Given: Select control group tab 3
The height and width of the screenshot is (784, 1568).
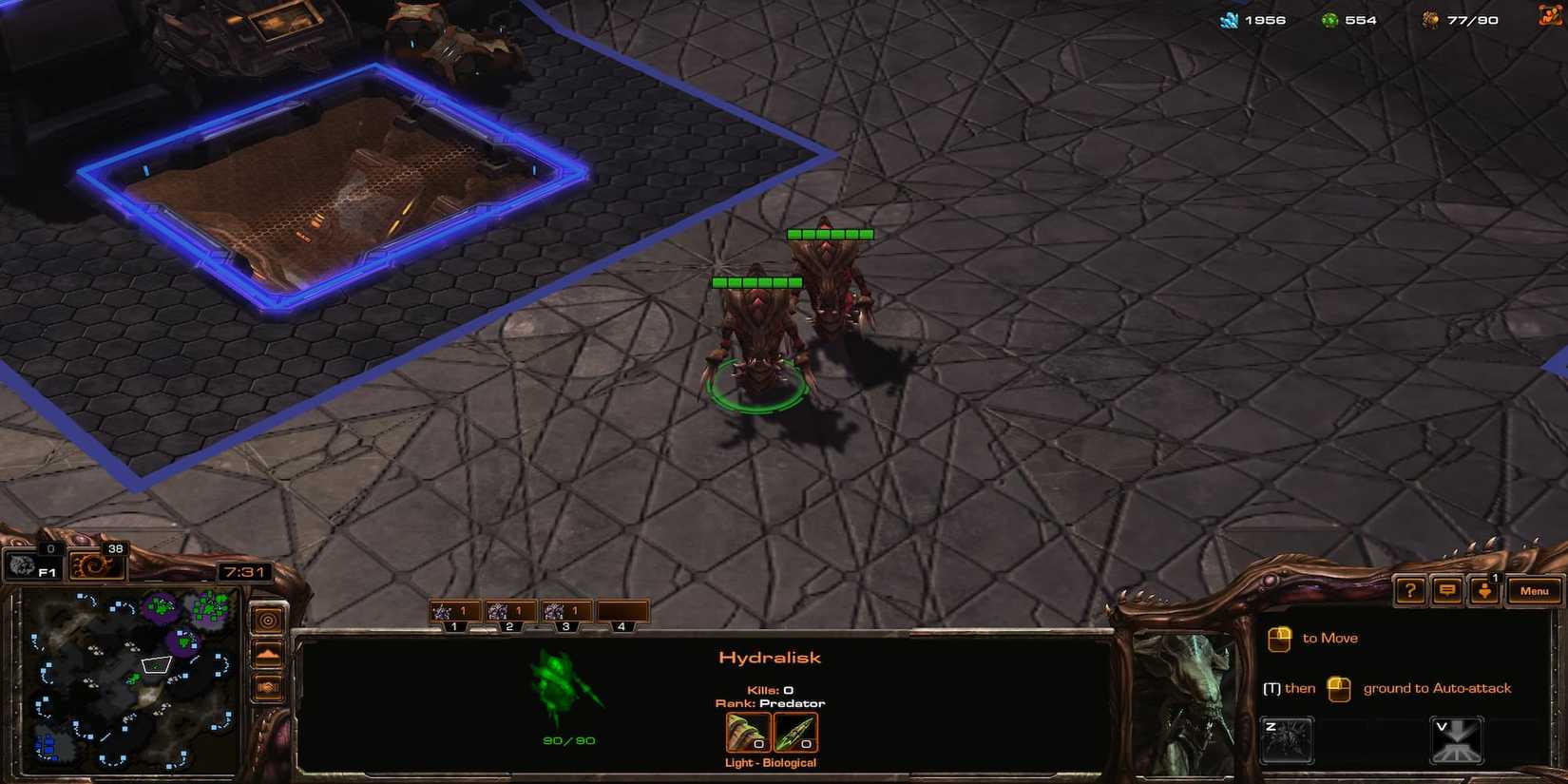Looking at the screenshot, I should (x=564, y=611).
